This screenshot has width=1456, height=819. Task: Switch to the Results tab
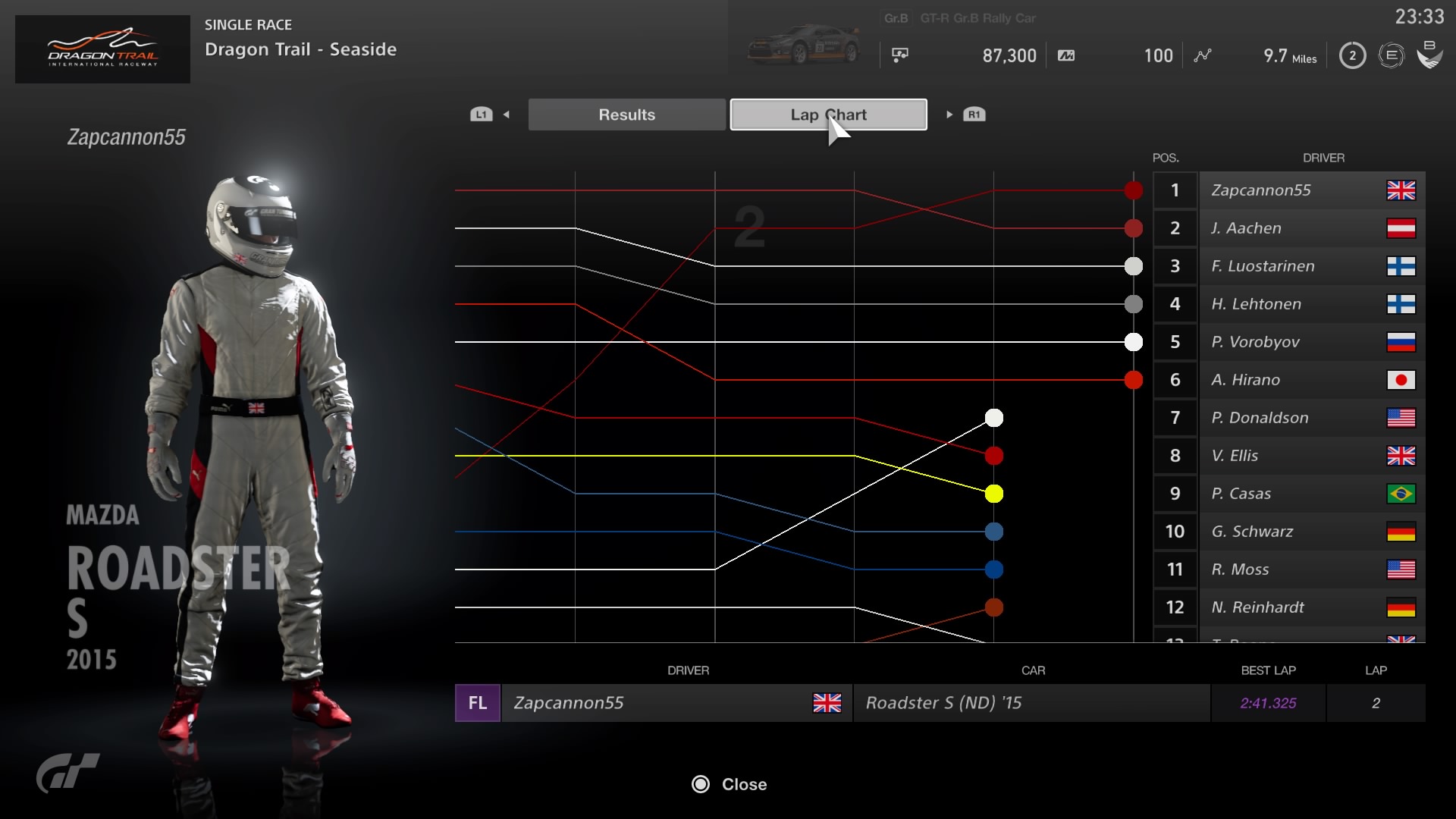click(x=626, y=115)
